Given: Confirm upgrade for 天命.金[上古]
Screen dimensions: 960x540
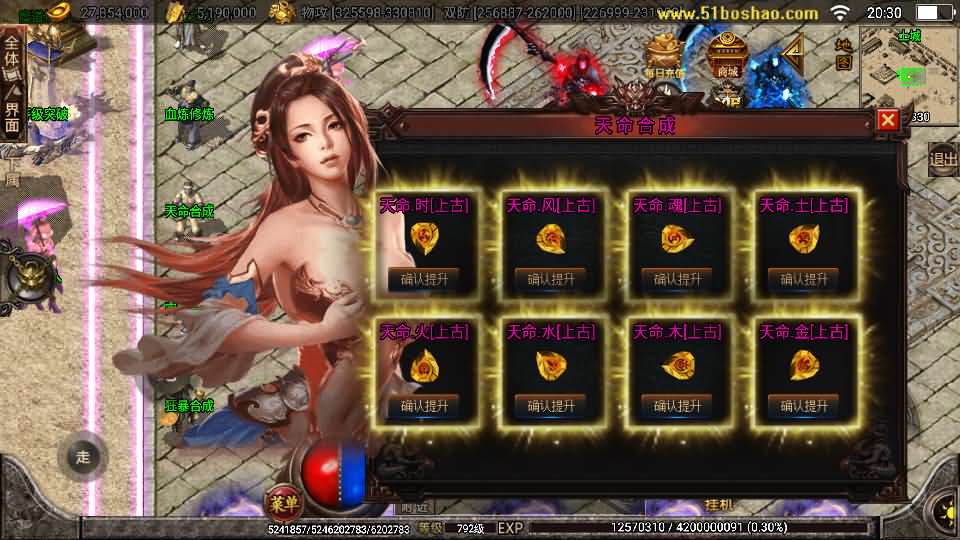Looking at the screenshot, I should click(804, 405).
